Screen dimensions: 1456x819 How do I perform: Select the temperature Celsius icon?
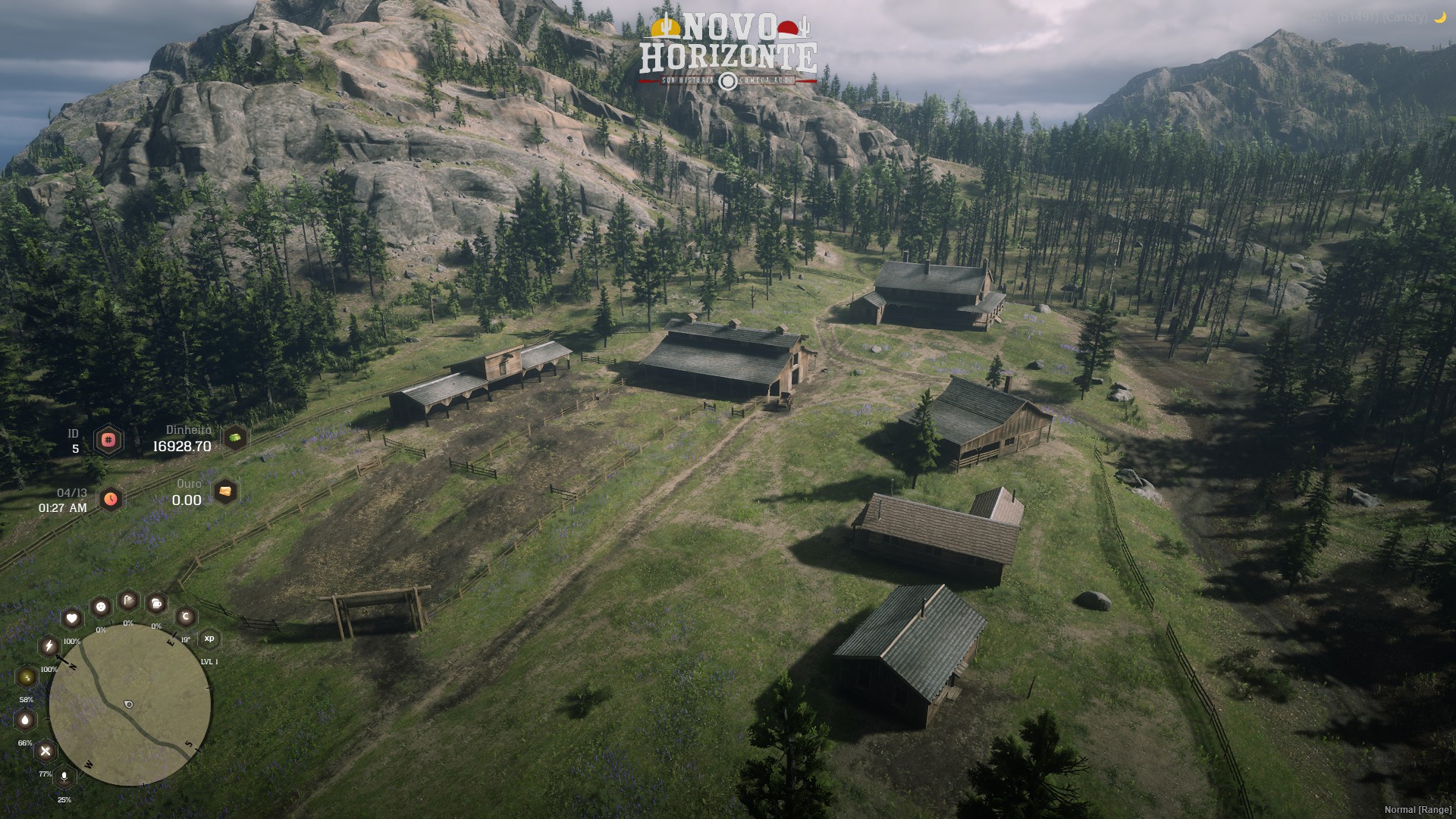[185, 617]
